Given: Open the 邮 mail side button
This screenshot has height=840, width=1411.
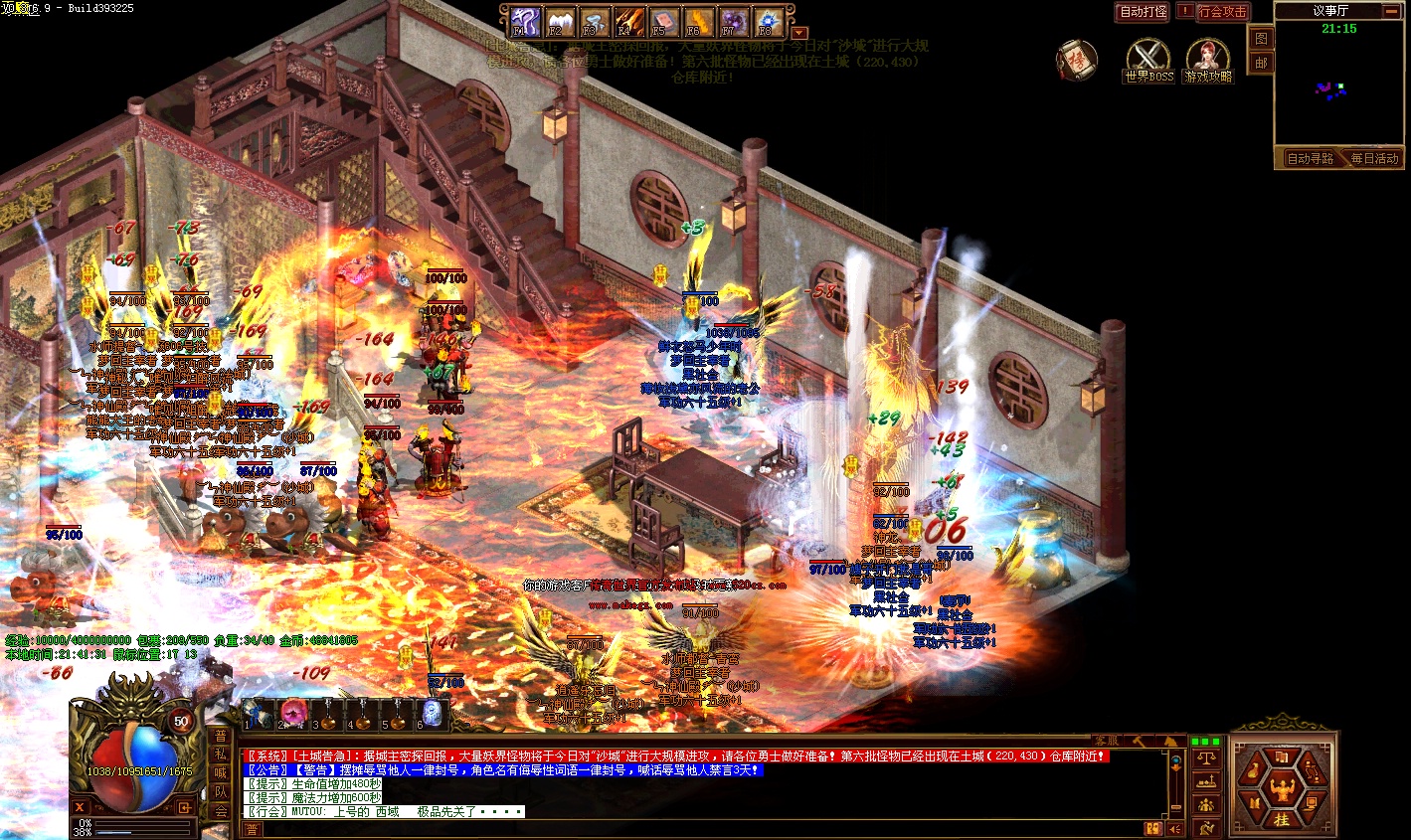Looking at the screenshot, I should 1261,62.
